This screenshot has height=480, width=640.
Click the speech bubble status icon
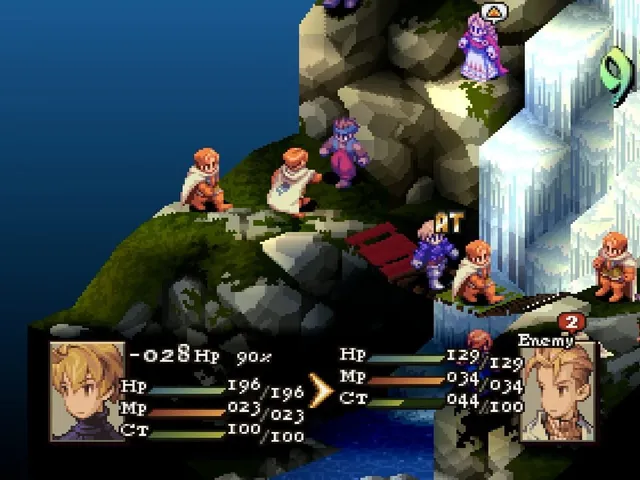[x=493, y=12]
